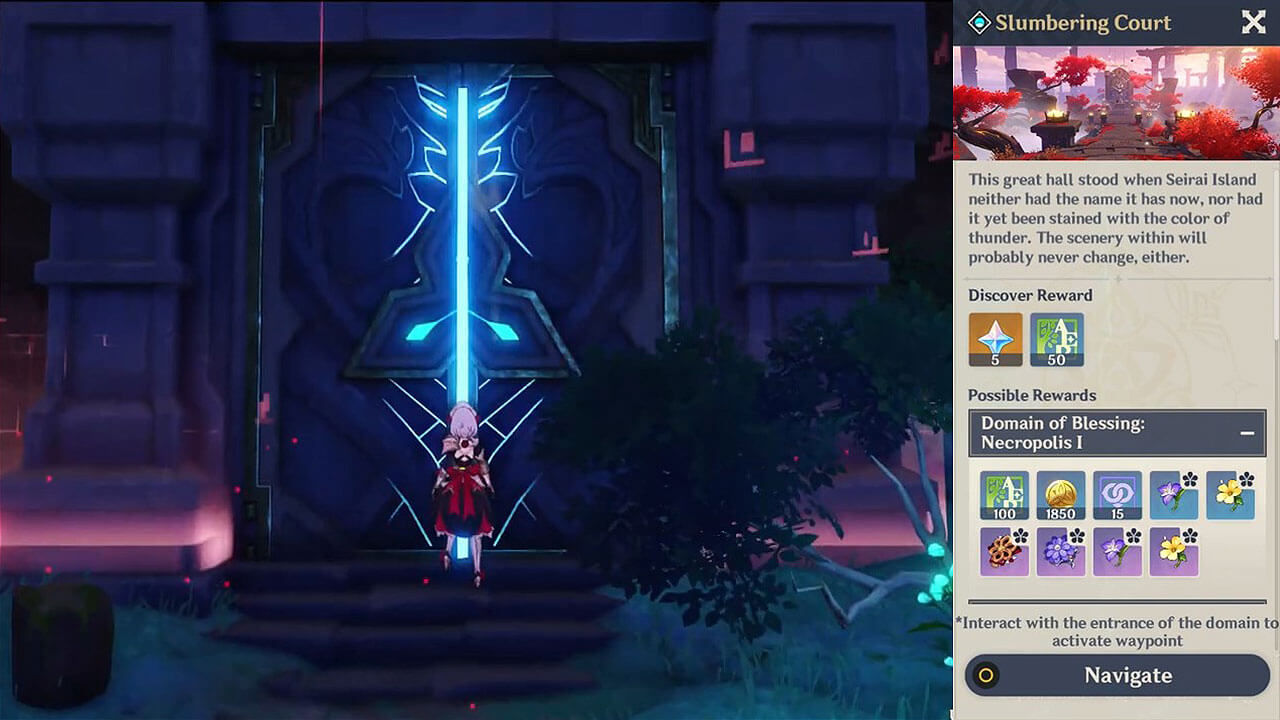Click the yellow flower artifact on blue background
Image resolution: width=1280 pixels, height=720 pixels.
coord(1229,495)
